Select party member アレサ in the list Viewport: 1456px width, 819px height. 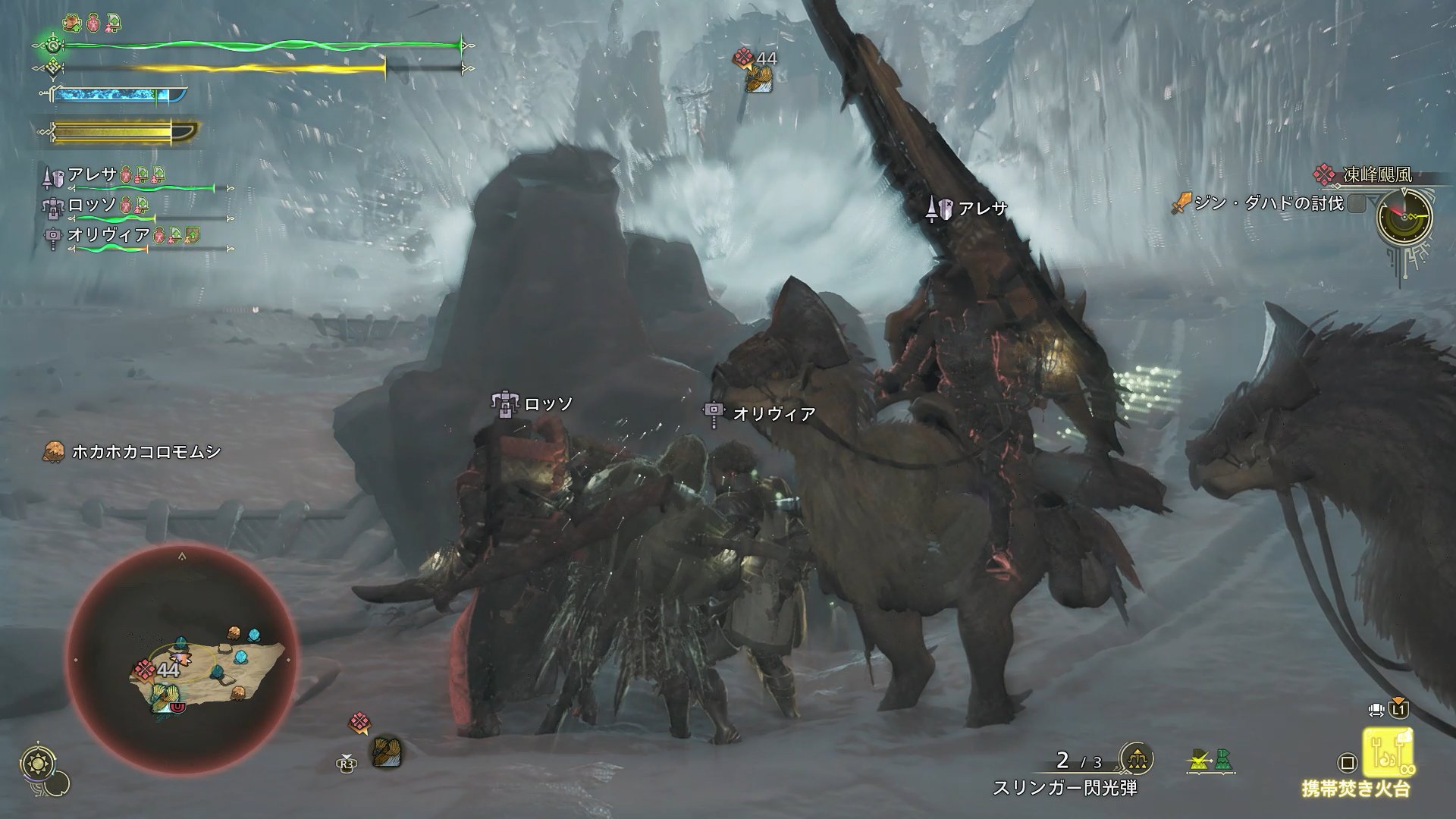coord(91,175)
